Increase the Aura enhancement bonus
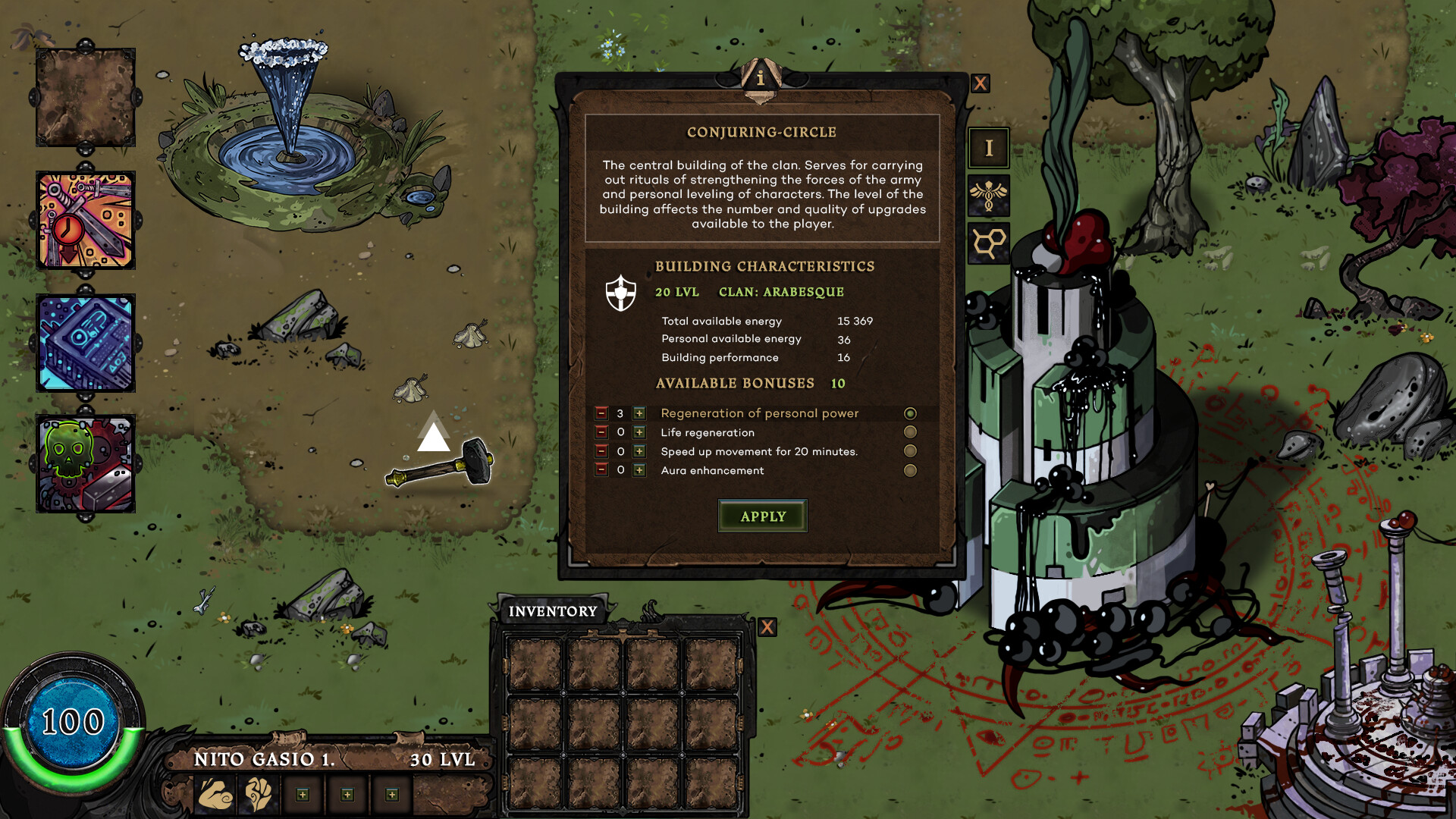The image size is (1456, 819). 639,470
